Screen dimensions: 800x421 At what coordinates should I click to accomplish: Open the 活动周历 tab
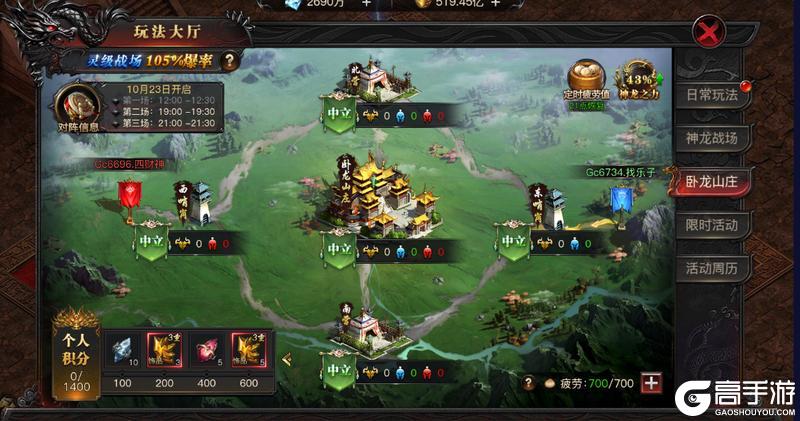tap(711, 268)
